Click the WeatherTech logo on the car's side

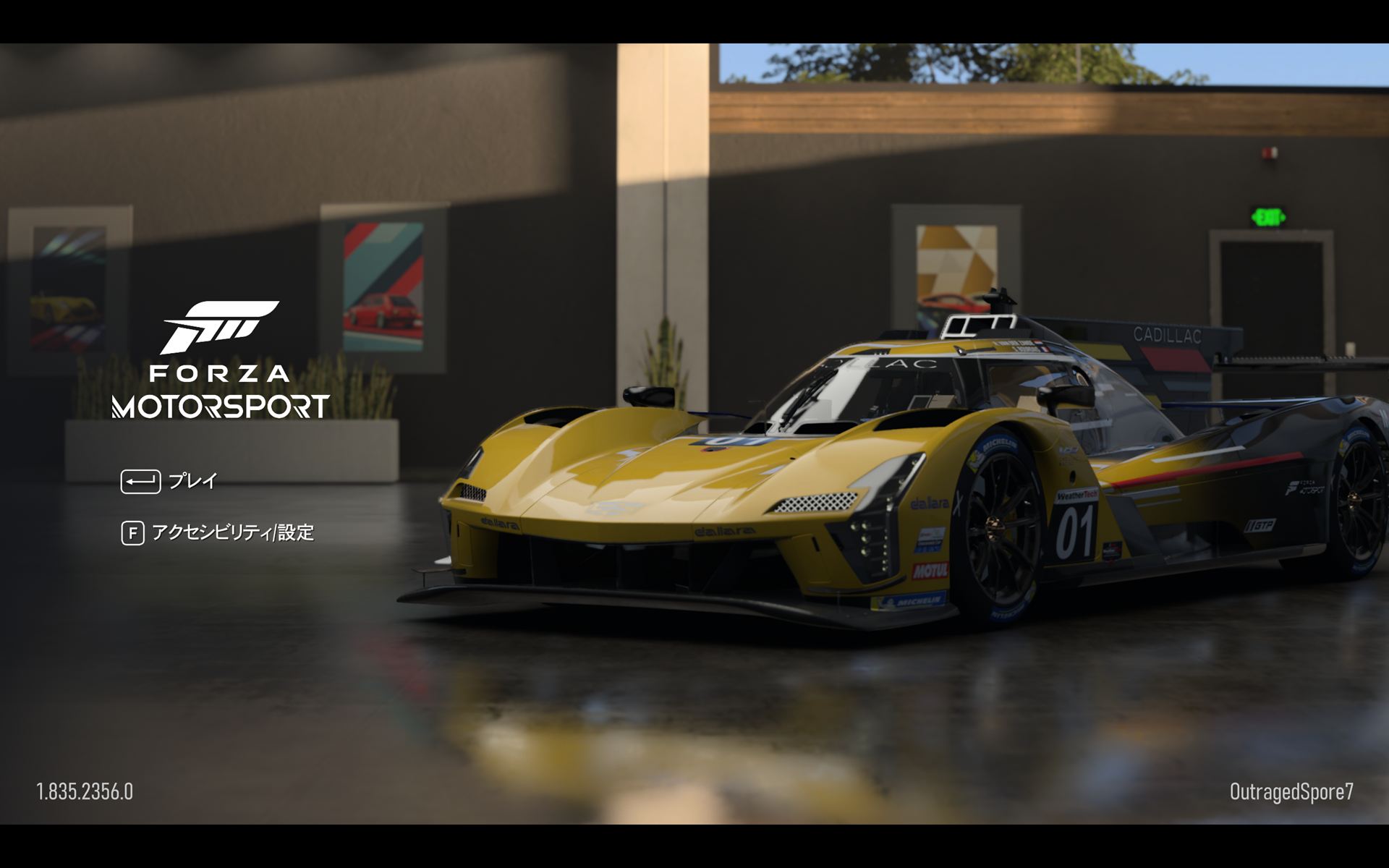click(x=1078, y=496)
